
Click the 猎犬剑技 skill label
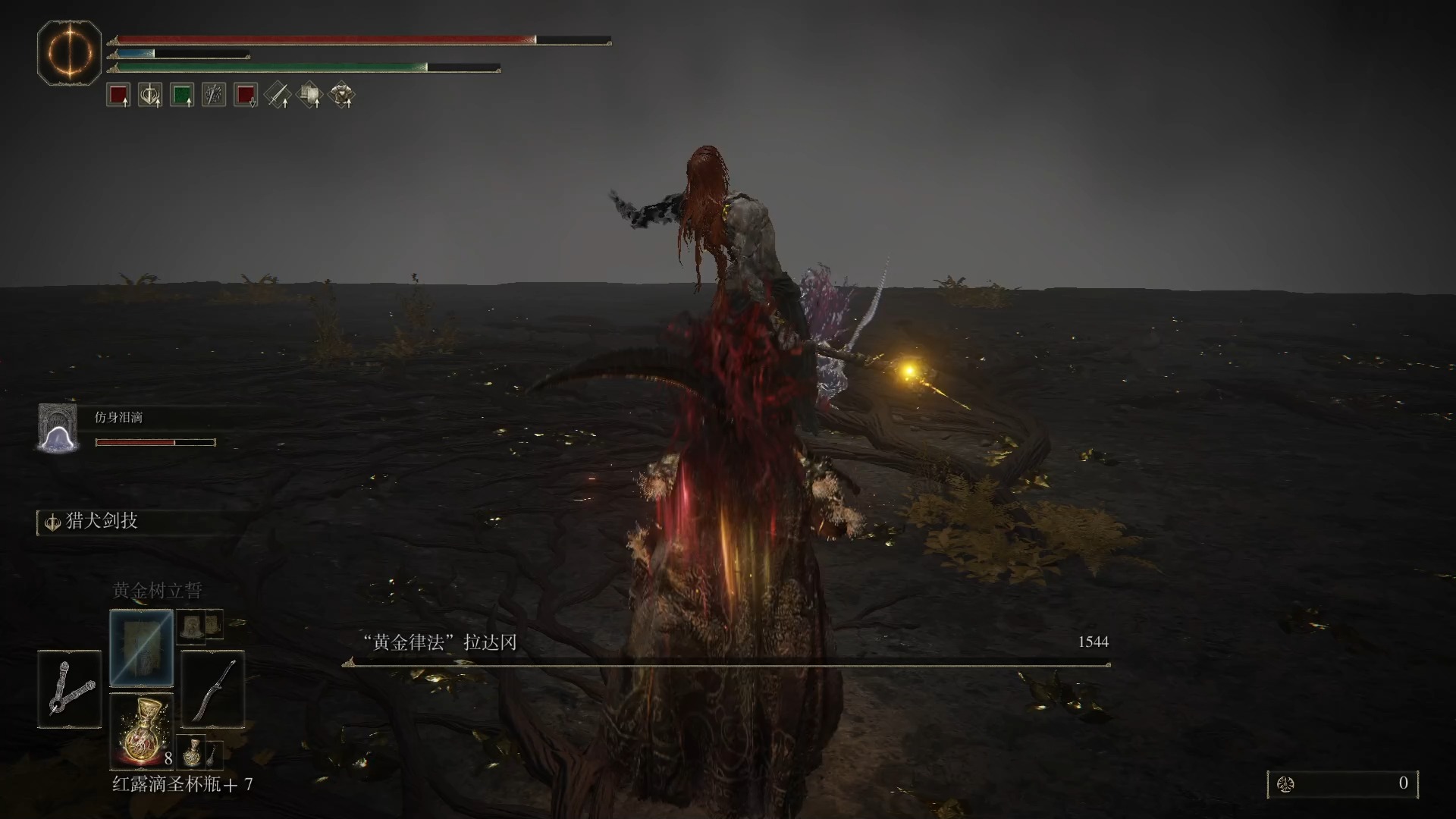coord(102,521)
